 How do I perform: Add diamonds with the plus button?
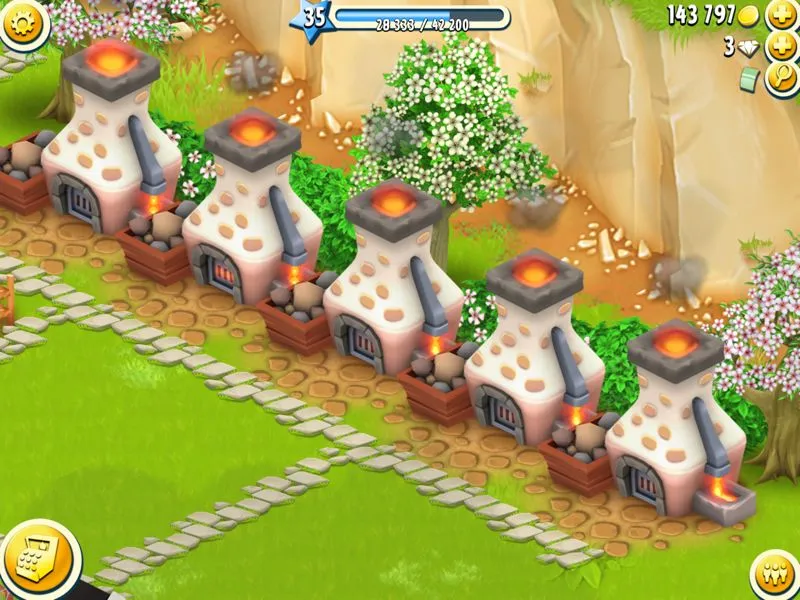[781, 46]
